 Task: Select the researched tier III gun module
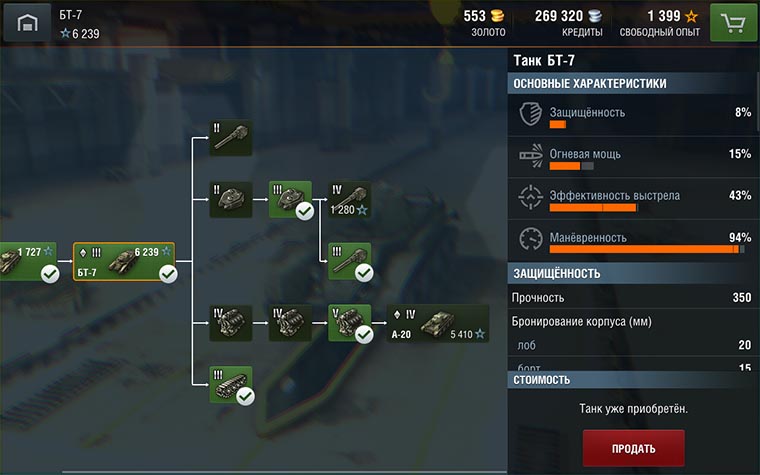click(x=349, y=260)
